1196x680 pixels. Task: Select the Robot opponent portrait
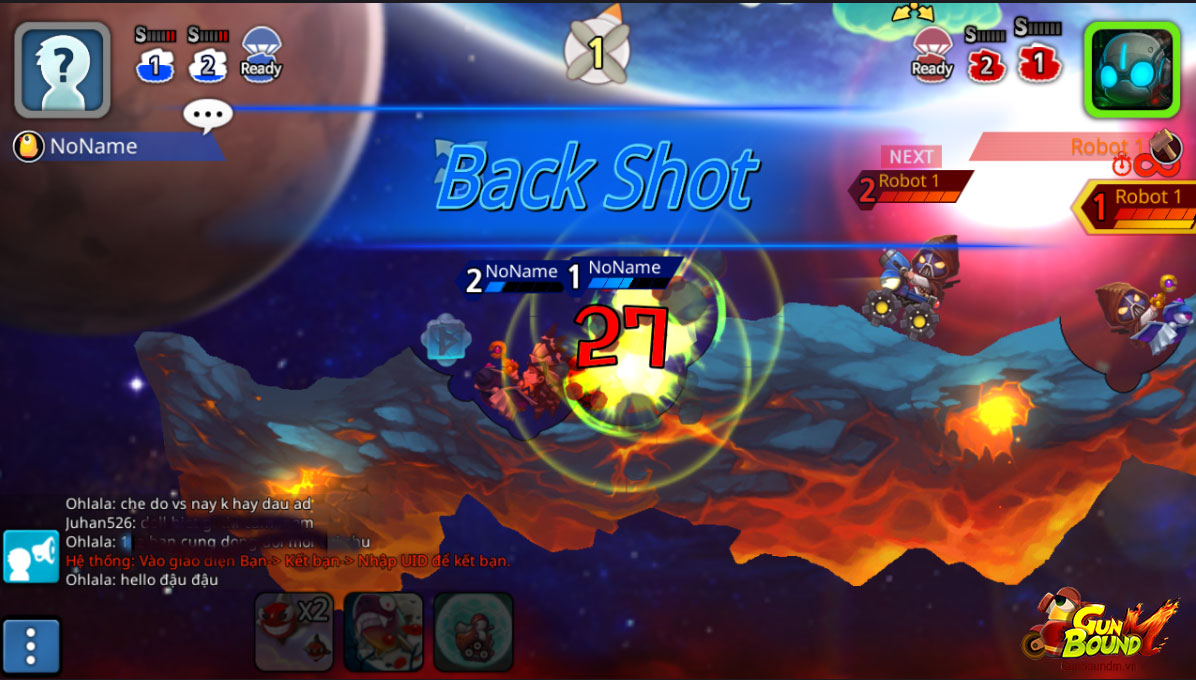1131,69
